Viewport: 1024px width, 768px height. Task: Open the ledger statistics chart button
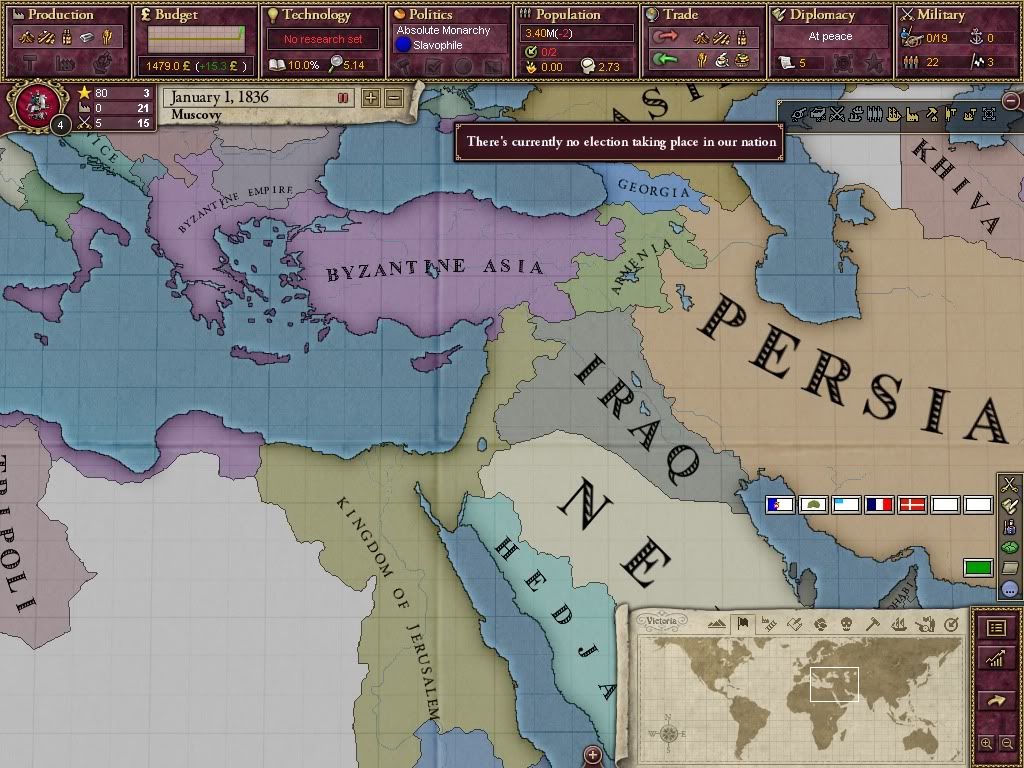point(996,659)
